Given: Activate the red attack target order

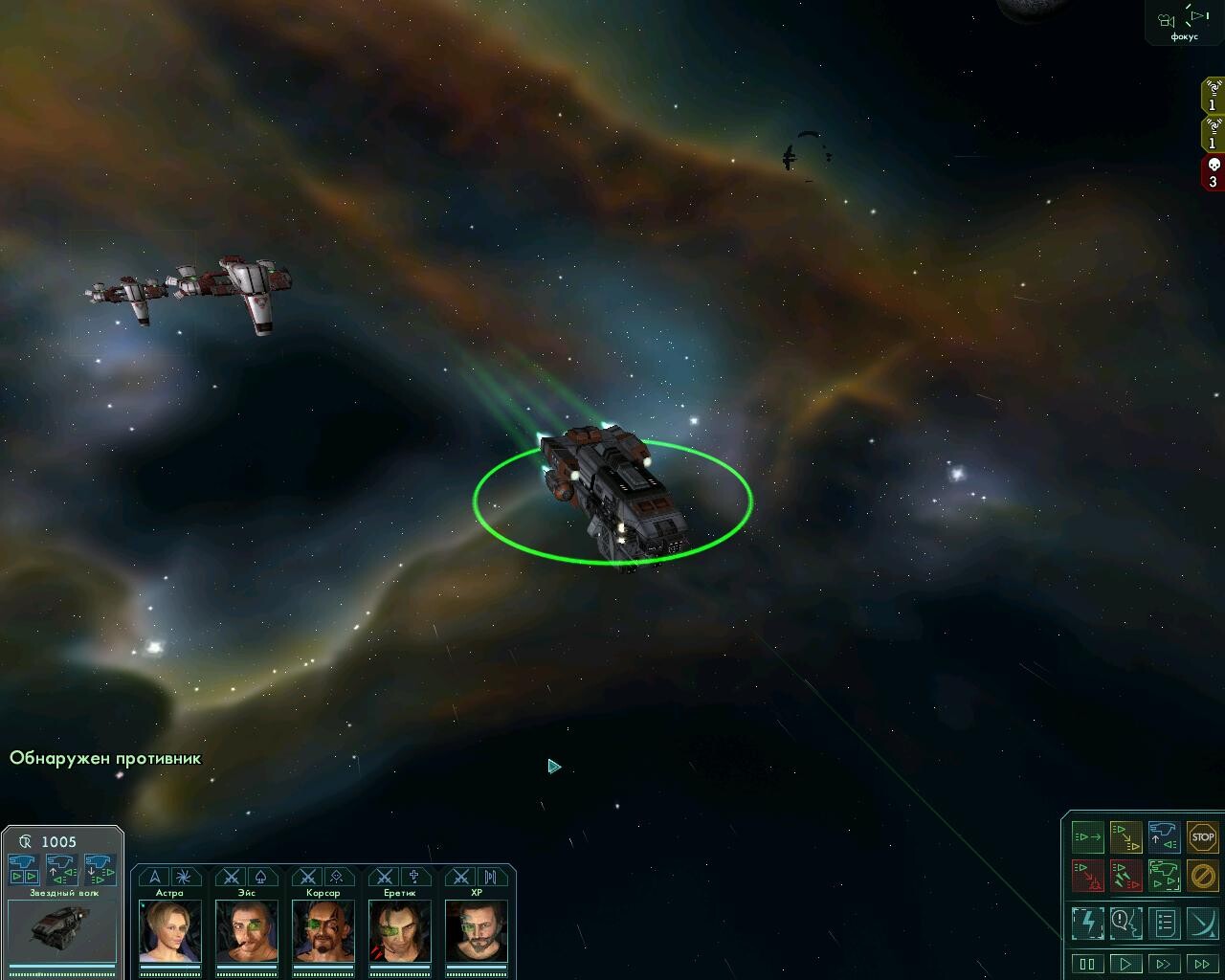Looking at the screenshot, I should 1087,875.
